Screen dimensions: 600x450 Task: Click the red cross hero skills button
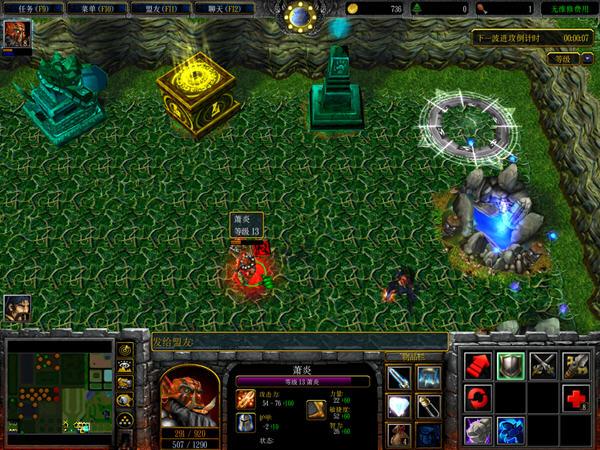point(576,399)
